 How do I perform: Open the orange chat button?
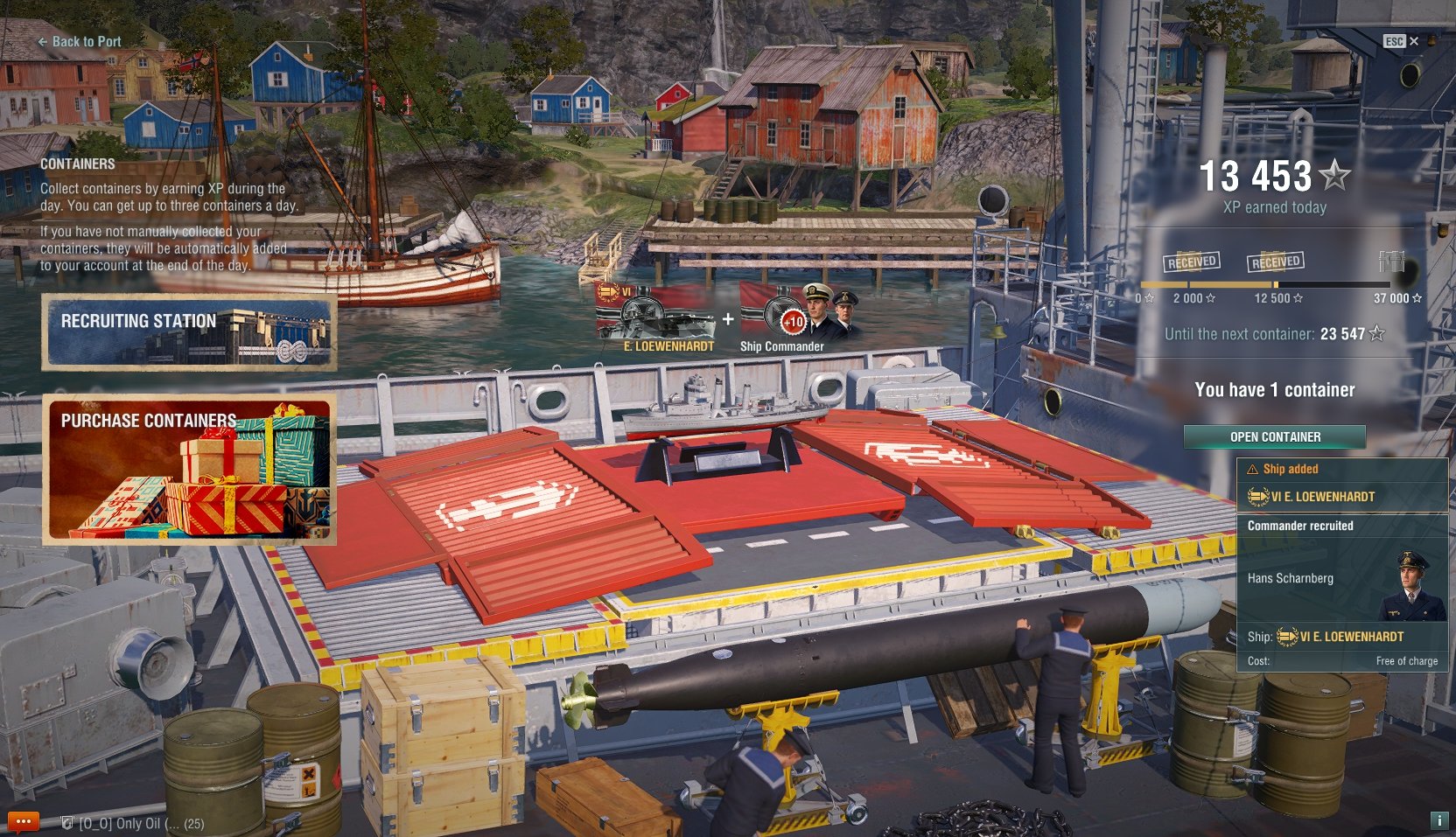(x=24, y=822)
